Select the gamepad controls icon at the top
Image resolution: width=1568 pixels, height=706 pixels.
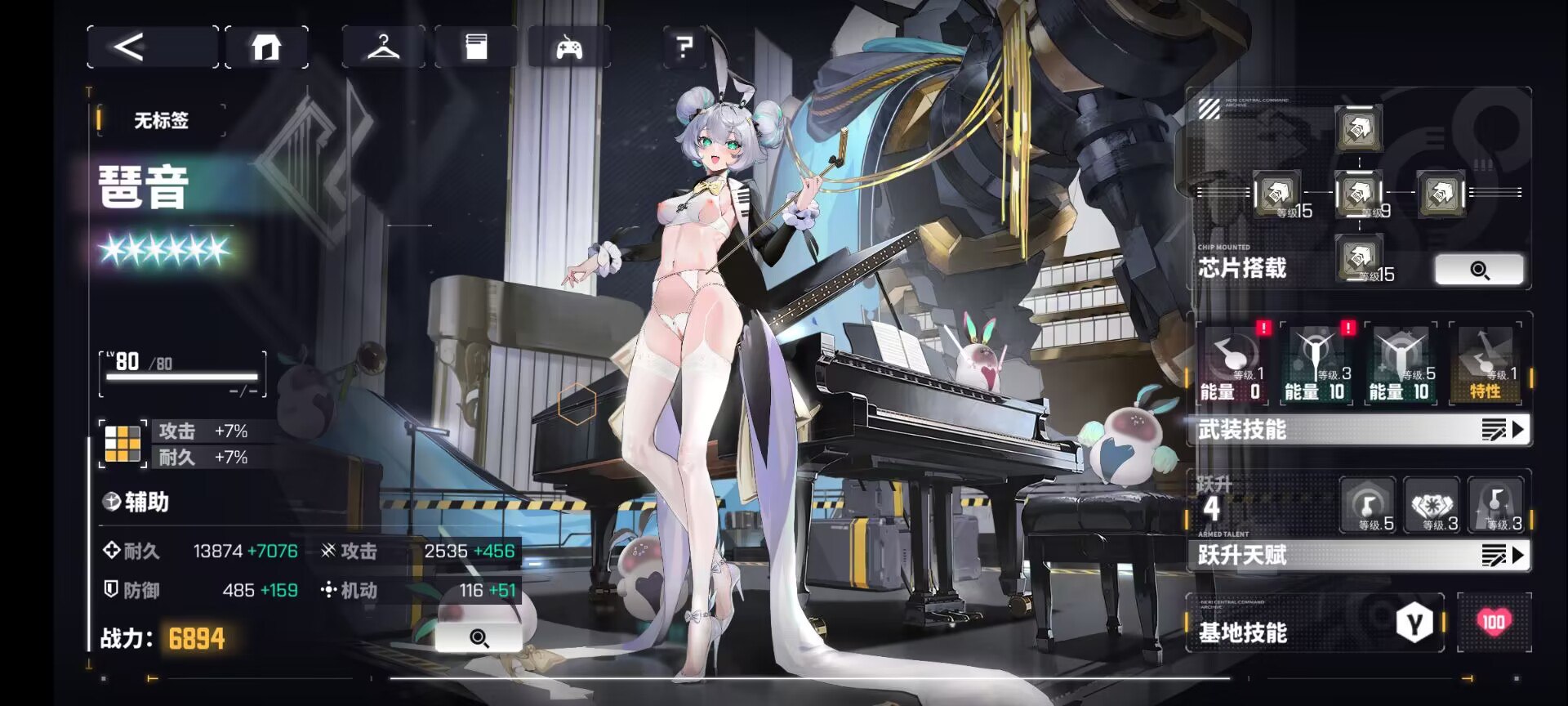[570, 47]
